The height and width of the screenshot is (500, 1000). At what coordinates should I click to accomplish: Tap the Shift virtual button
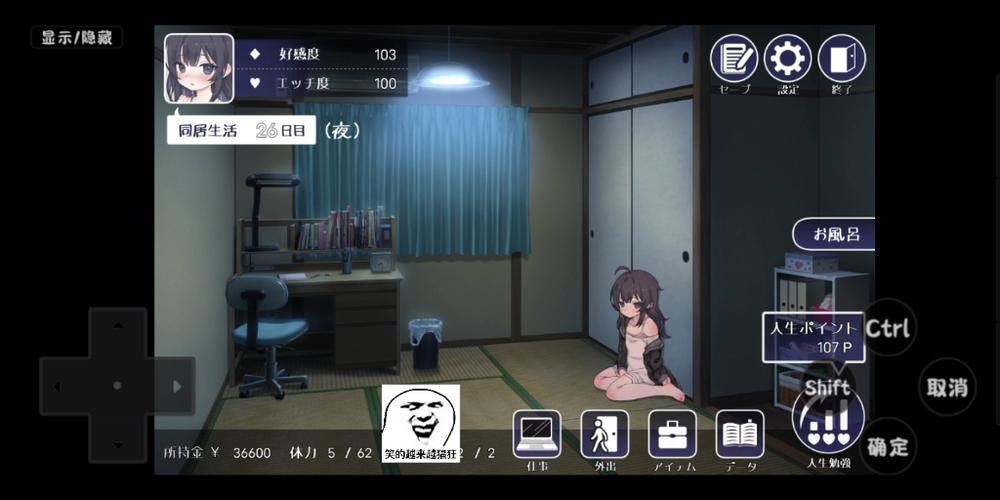pos(828,387)
